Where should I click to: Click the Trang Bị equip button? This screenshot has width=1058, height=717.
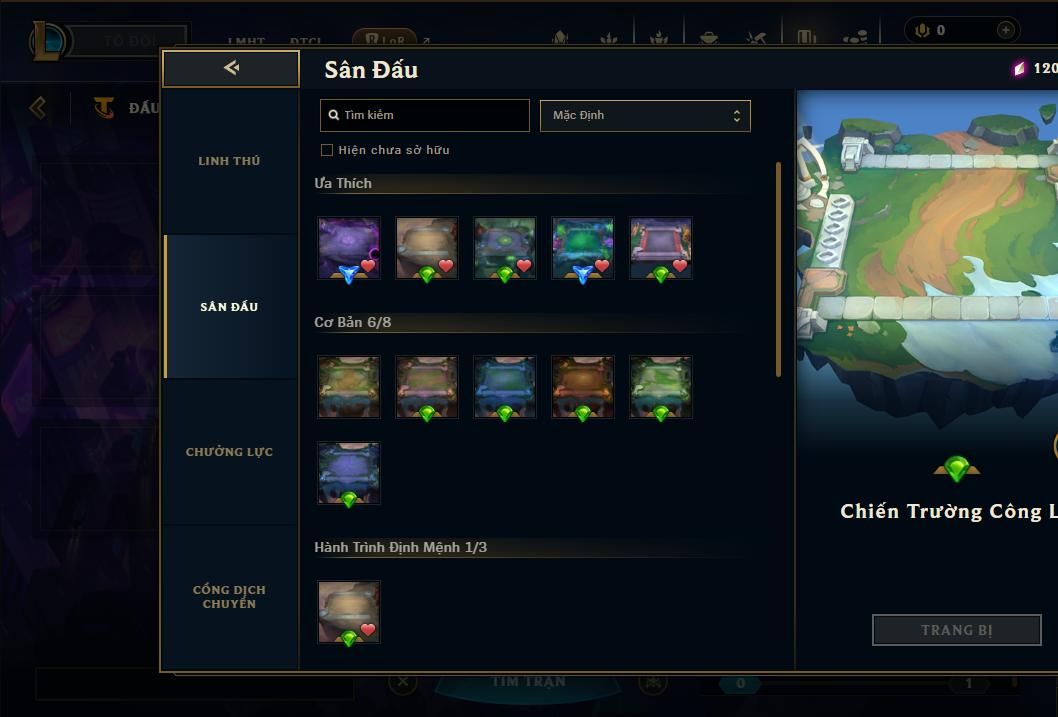[956, 630]
